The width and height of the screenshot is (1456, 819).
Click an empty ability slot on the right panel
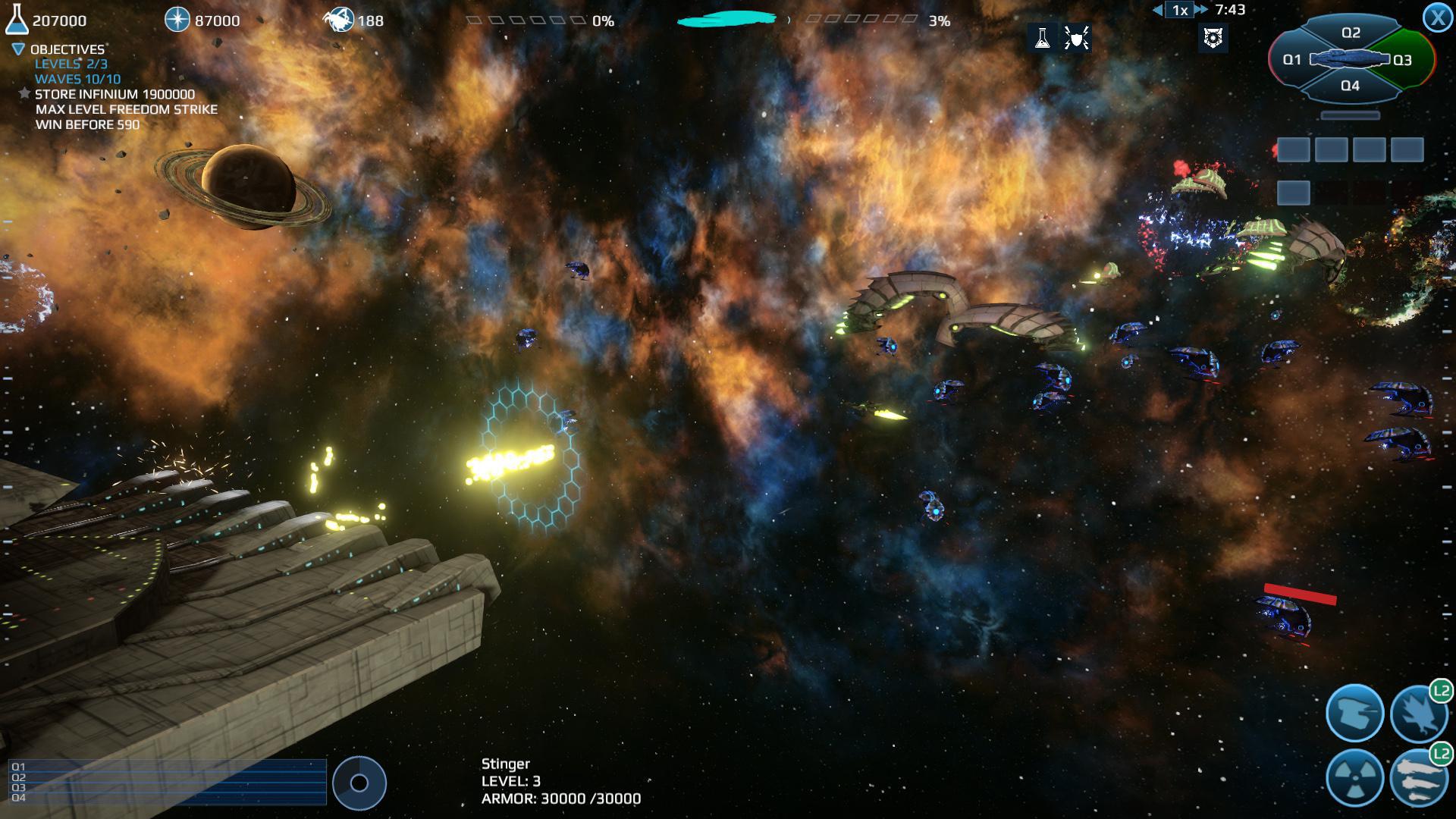click(x=1293, y=149)
